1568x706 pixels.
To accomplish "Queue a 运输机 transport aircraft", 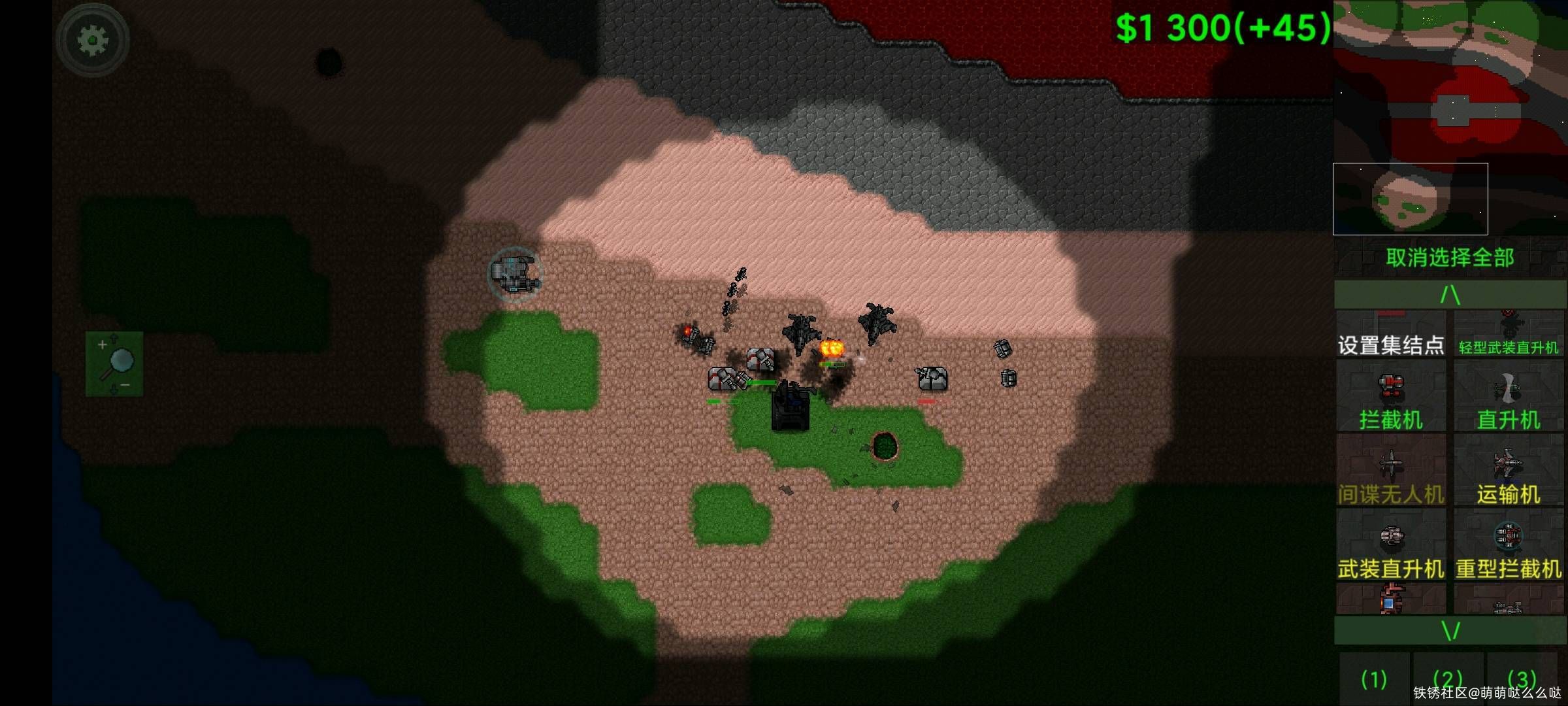I will [1509, 471].
